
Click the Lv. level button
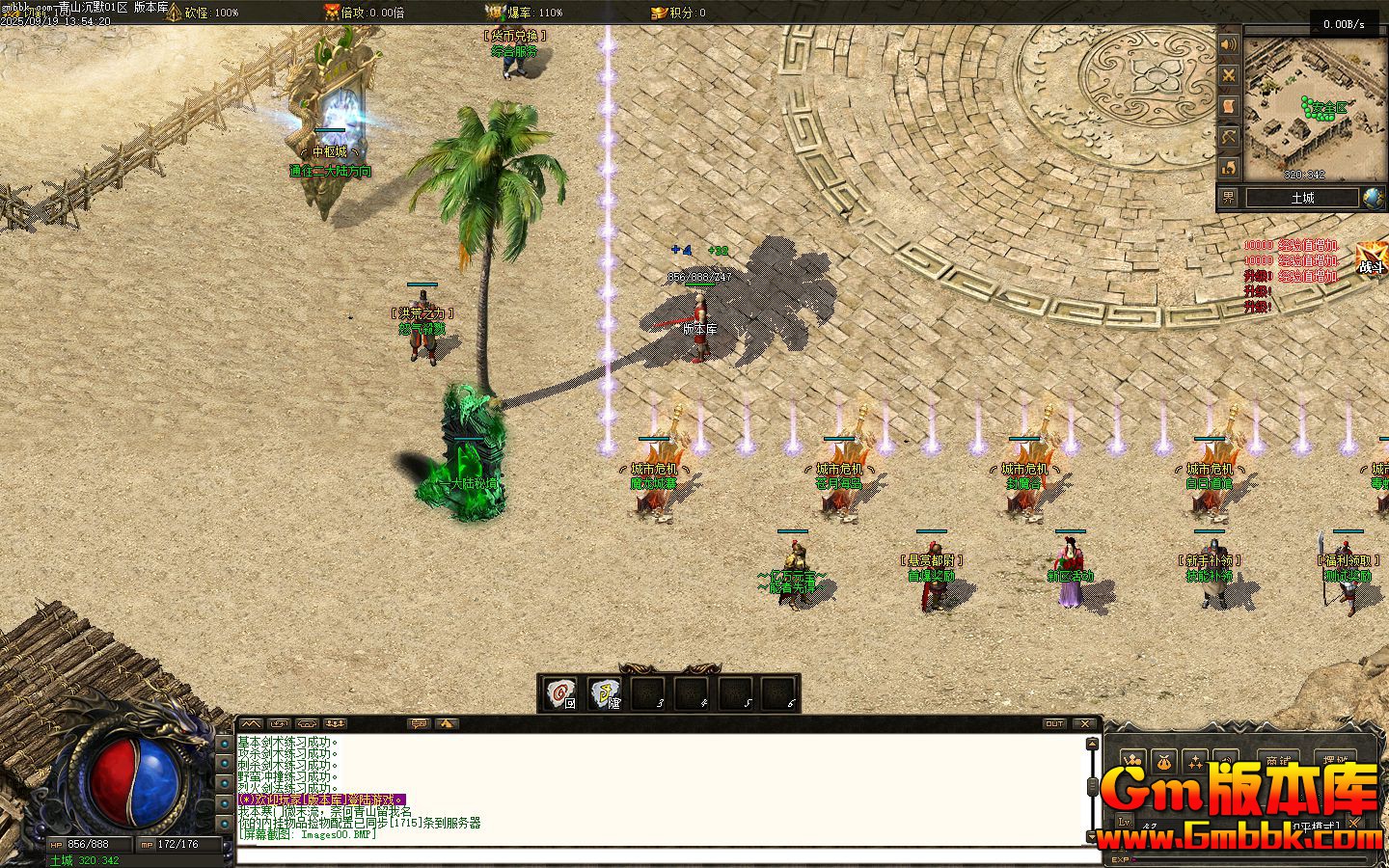pos(1125,823)
